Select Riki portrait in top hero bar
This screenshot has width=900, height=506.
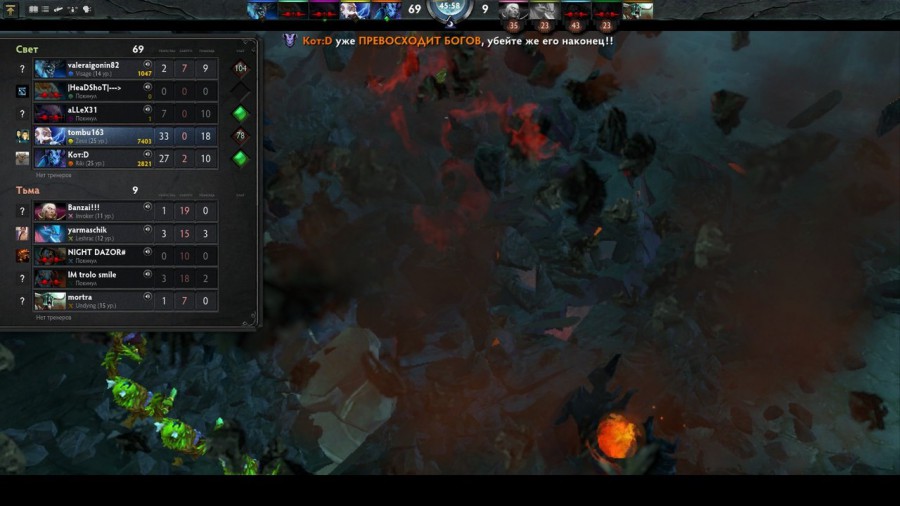click(386, 10)
